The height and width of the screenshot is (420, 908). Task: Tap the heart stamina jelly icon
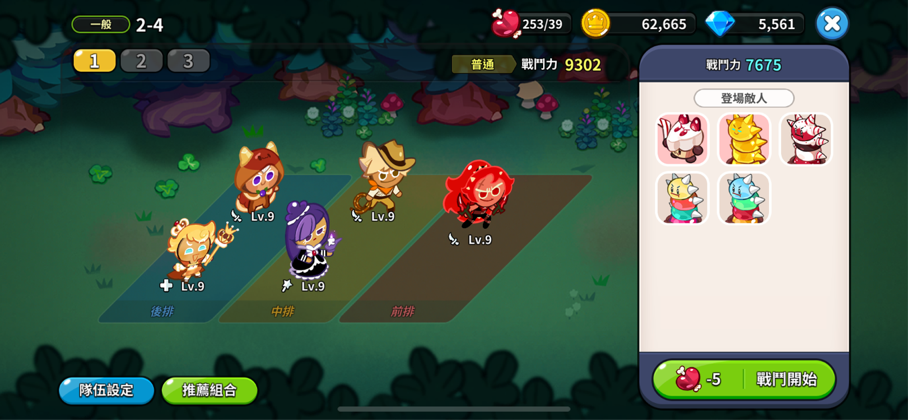506,23
